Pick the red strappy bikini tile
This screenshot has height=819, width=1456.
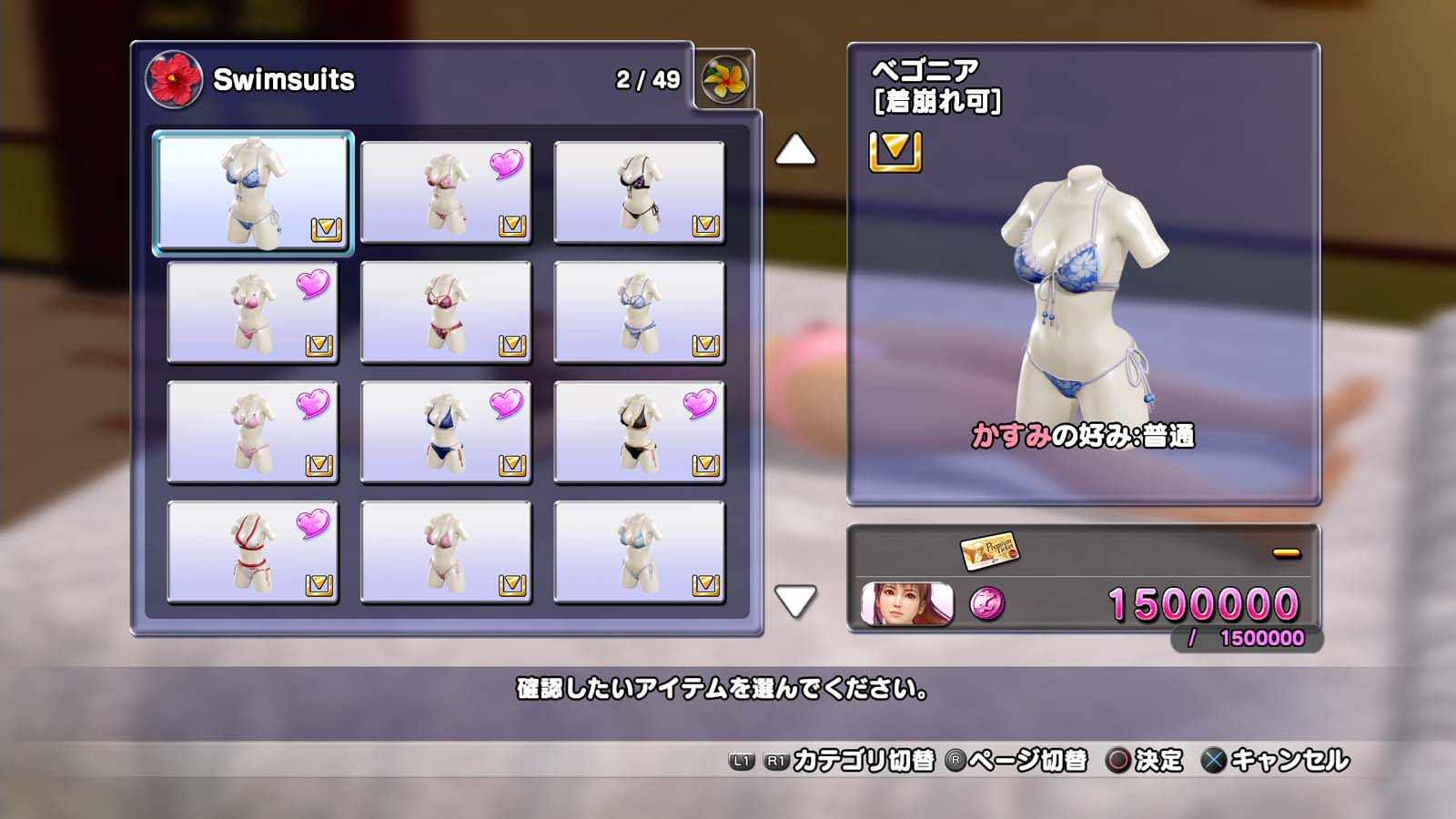coord(253,552)
